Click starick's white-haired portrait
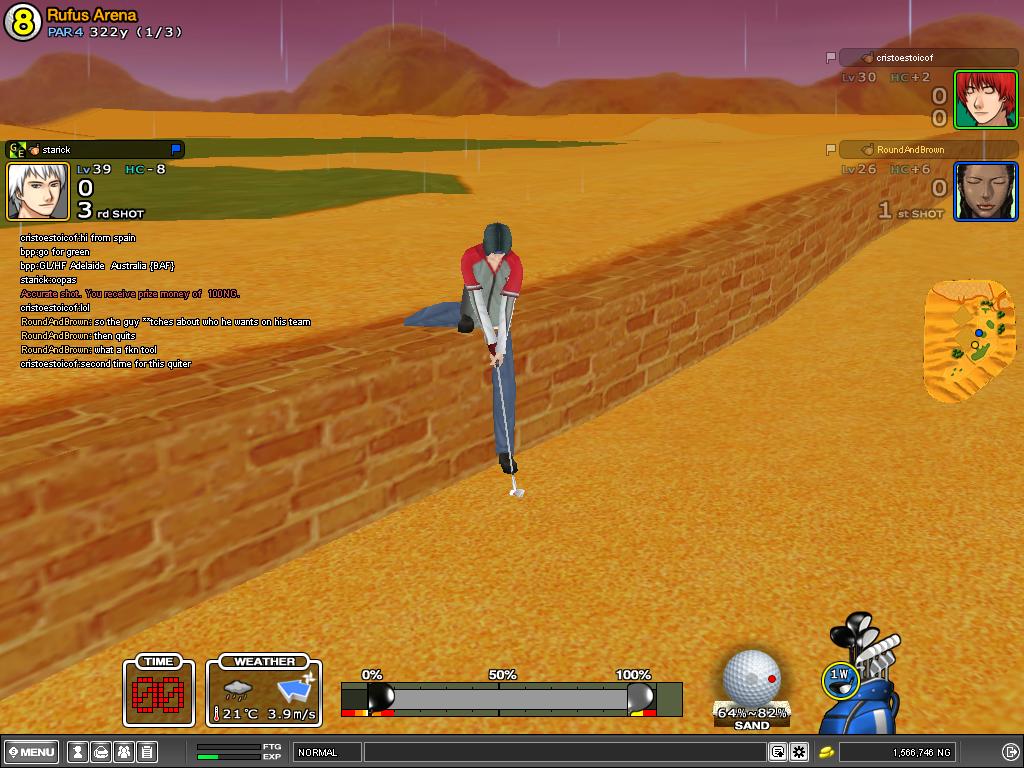The width and height of the screenshot is (1024, 768). click(39, 191)
